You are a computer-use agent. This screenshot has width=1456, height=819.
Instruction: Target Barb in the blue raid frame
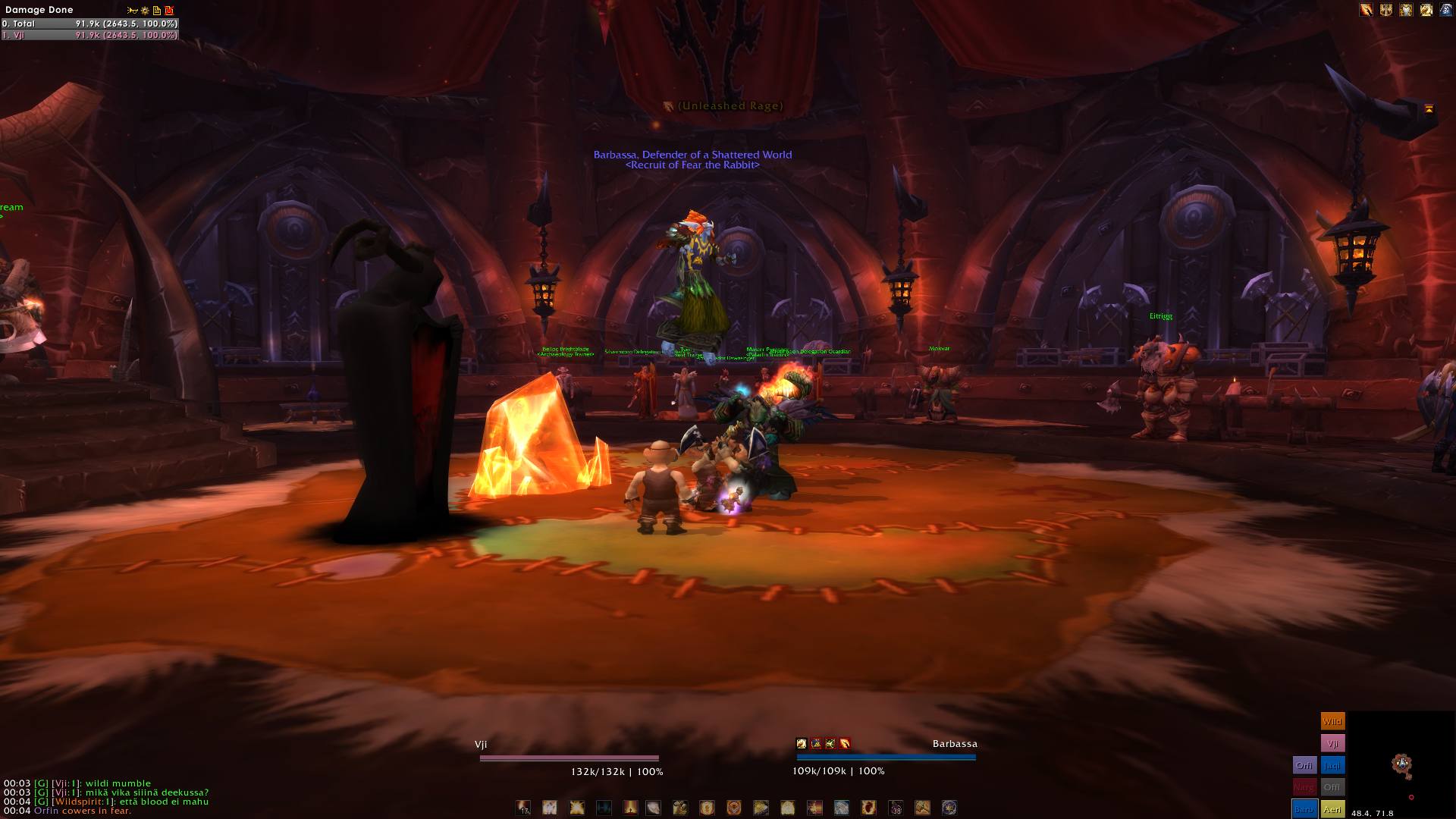[x=1304, y=810]
